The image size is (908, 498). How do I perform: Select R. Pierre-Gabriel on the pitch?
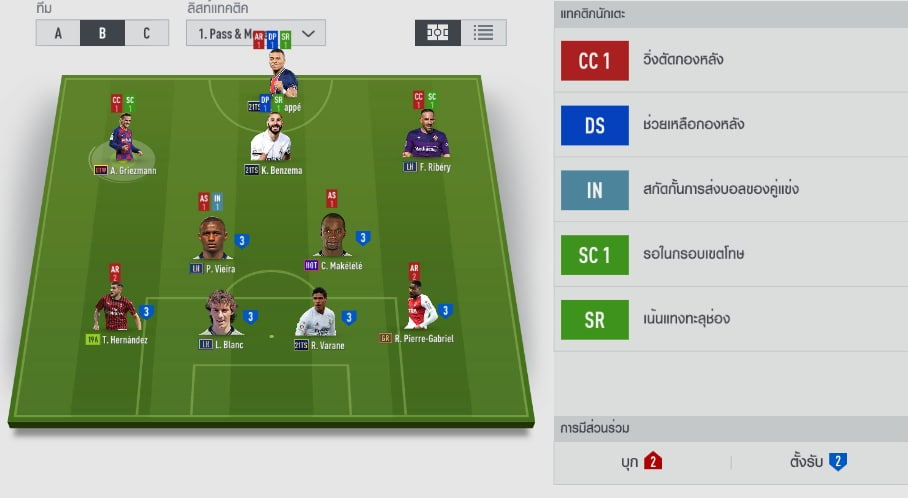pyautogui.click(x=419, y=309)
